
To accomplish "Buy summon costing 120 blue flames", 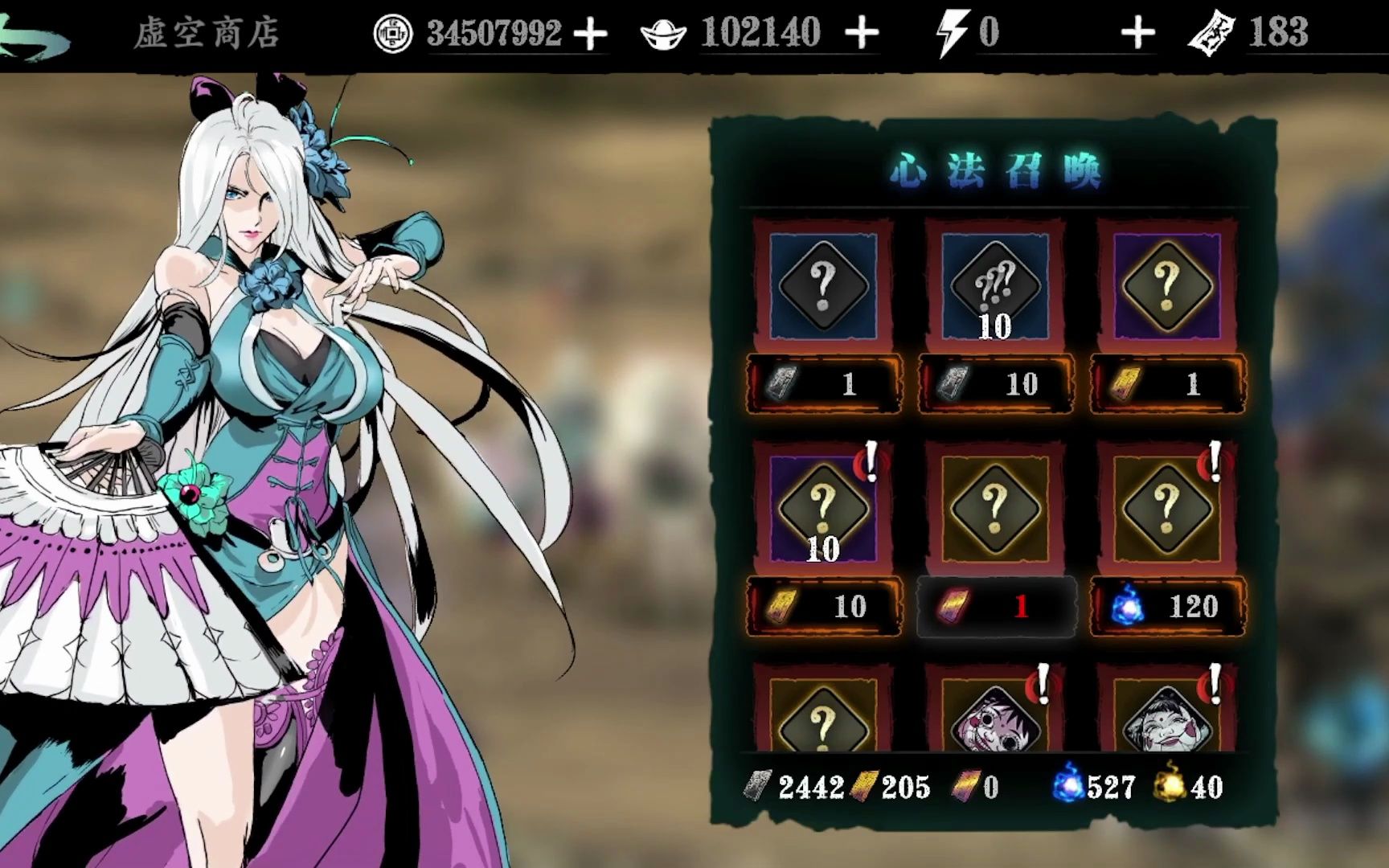I will tap(1168, 607).
